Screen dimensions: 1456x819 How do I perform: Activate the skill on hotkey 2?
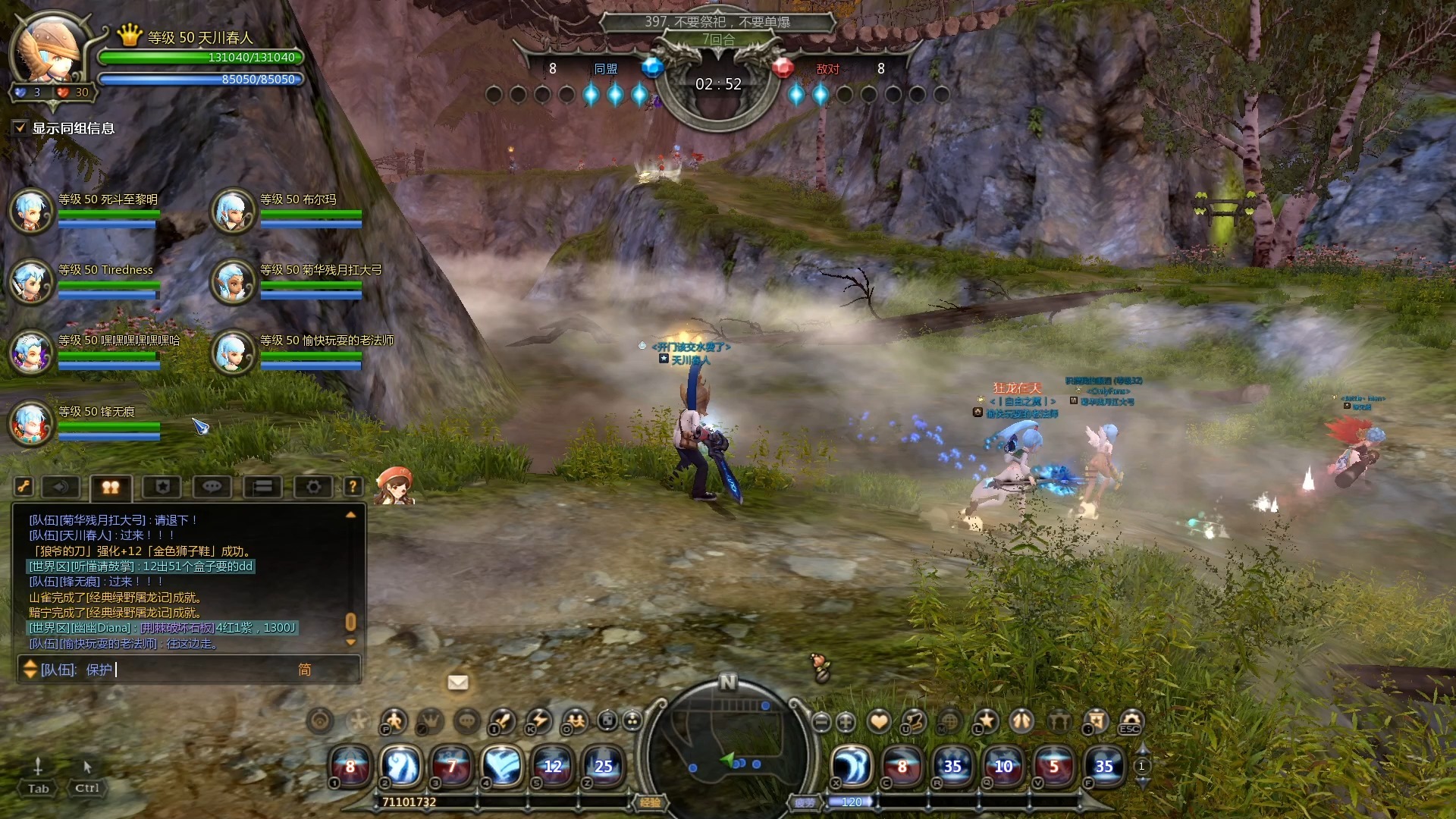(402, 765)
